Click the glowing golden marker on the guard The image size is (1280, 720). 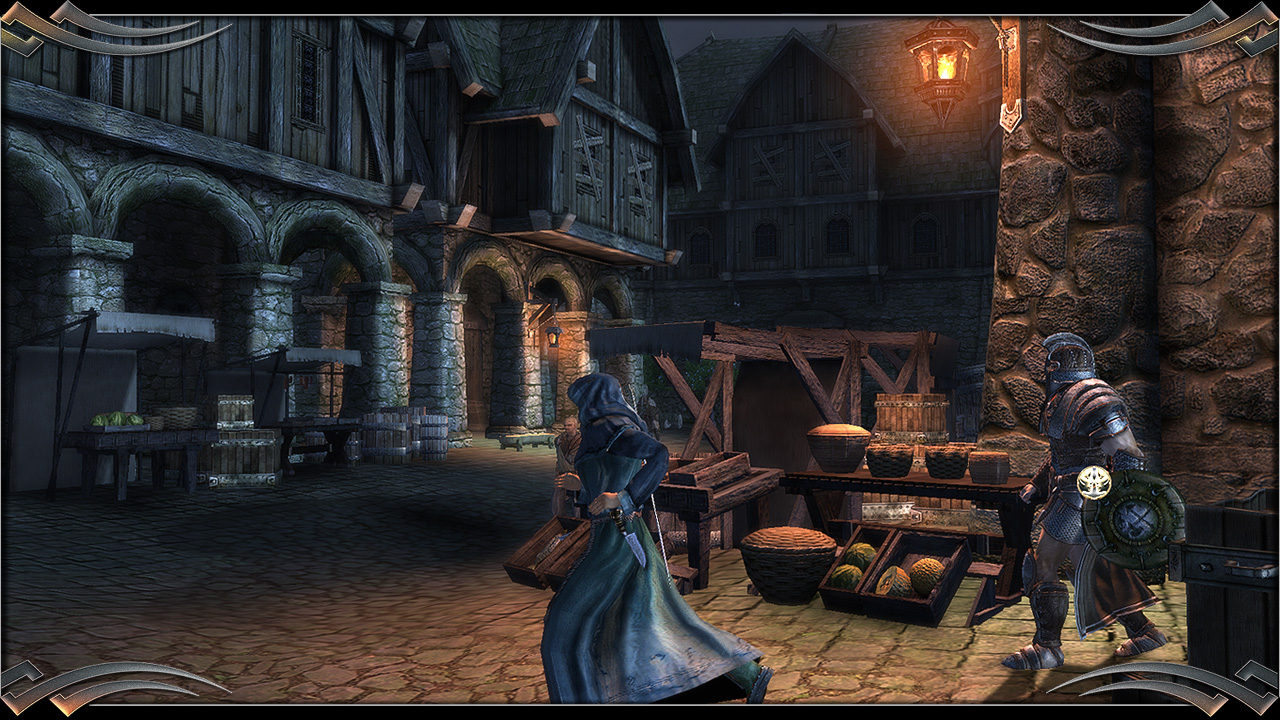tap(1095, 484)
